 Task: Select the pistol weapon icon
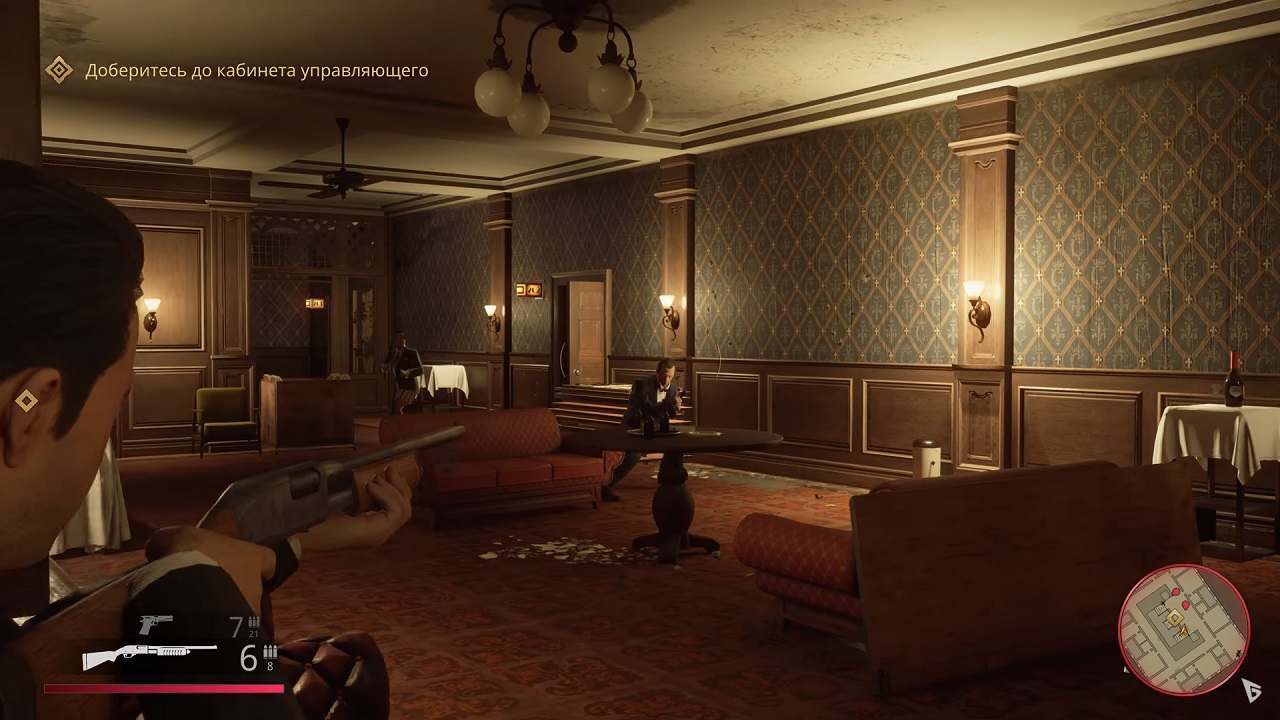[156, 624]
